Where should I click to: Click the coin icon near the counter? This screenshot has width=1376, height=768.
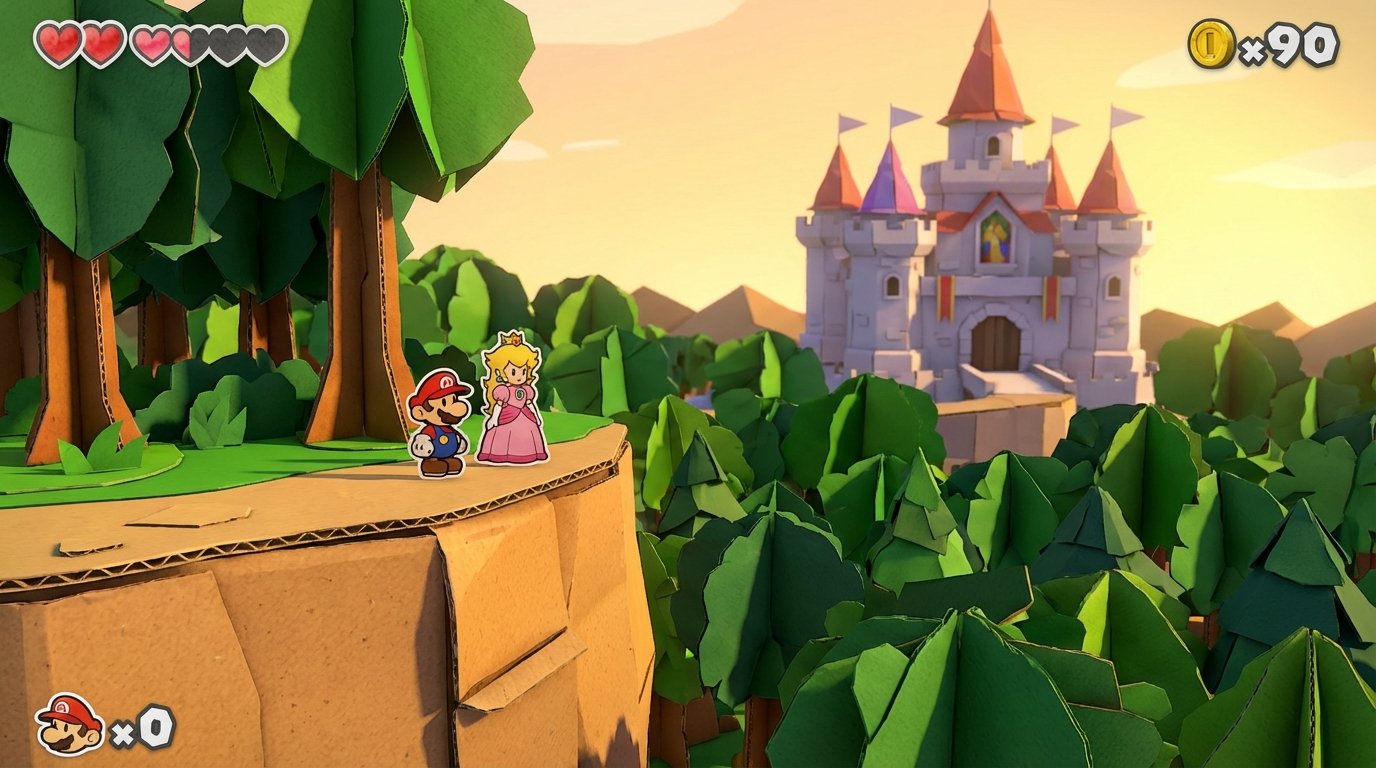tap(1213, 42)
